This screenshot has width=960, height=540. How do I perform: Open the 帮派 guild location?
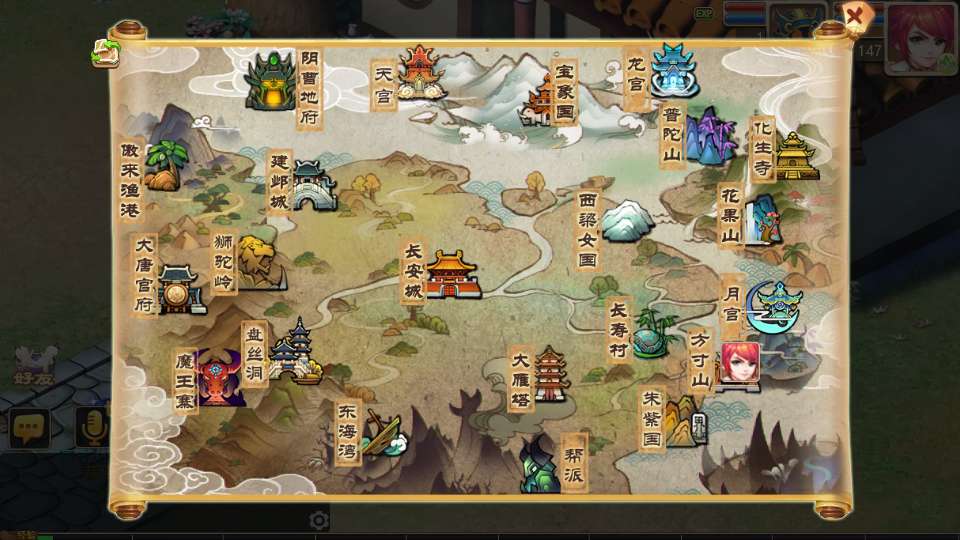tap(538, 464)
